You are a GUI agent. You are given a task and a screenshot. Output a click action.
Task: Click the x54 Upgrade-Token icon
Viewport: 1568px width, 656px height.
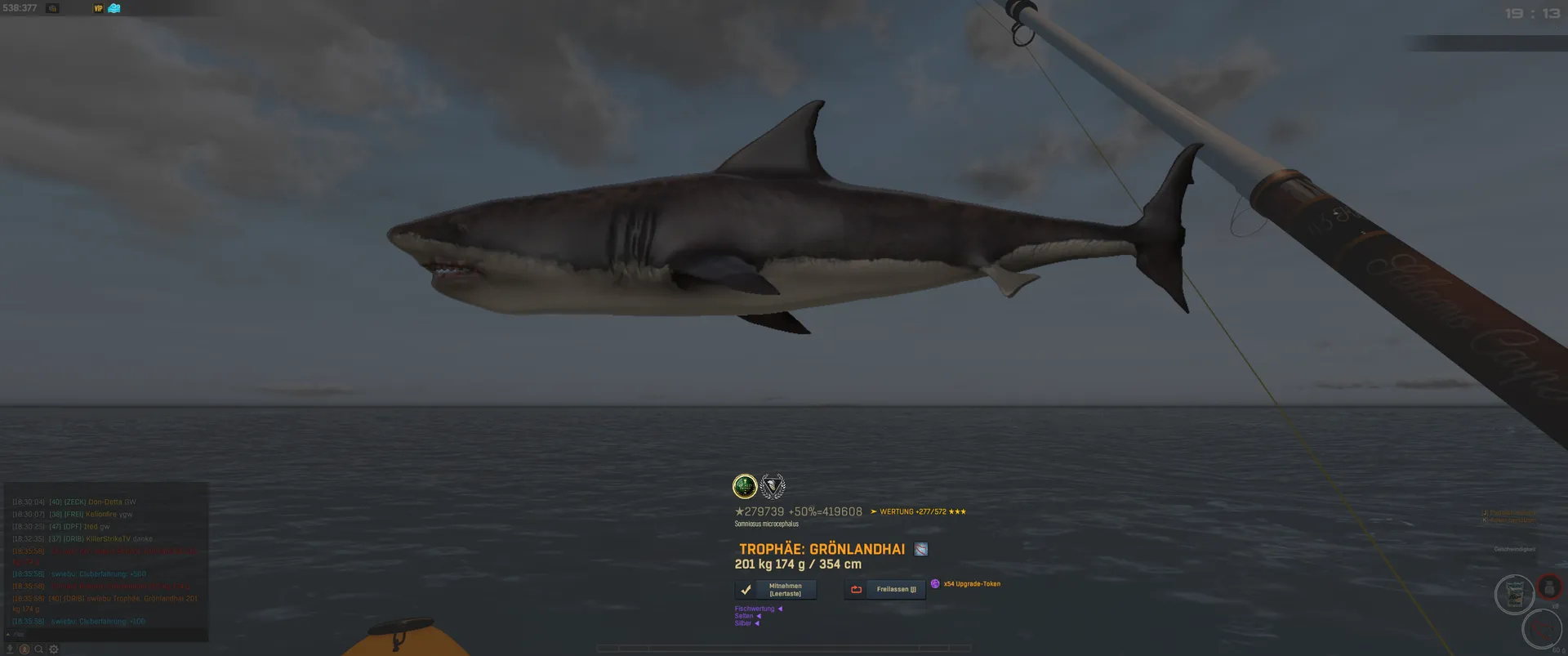[935, 584]
